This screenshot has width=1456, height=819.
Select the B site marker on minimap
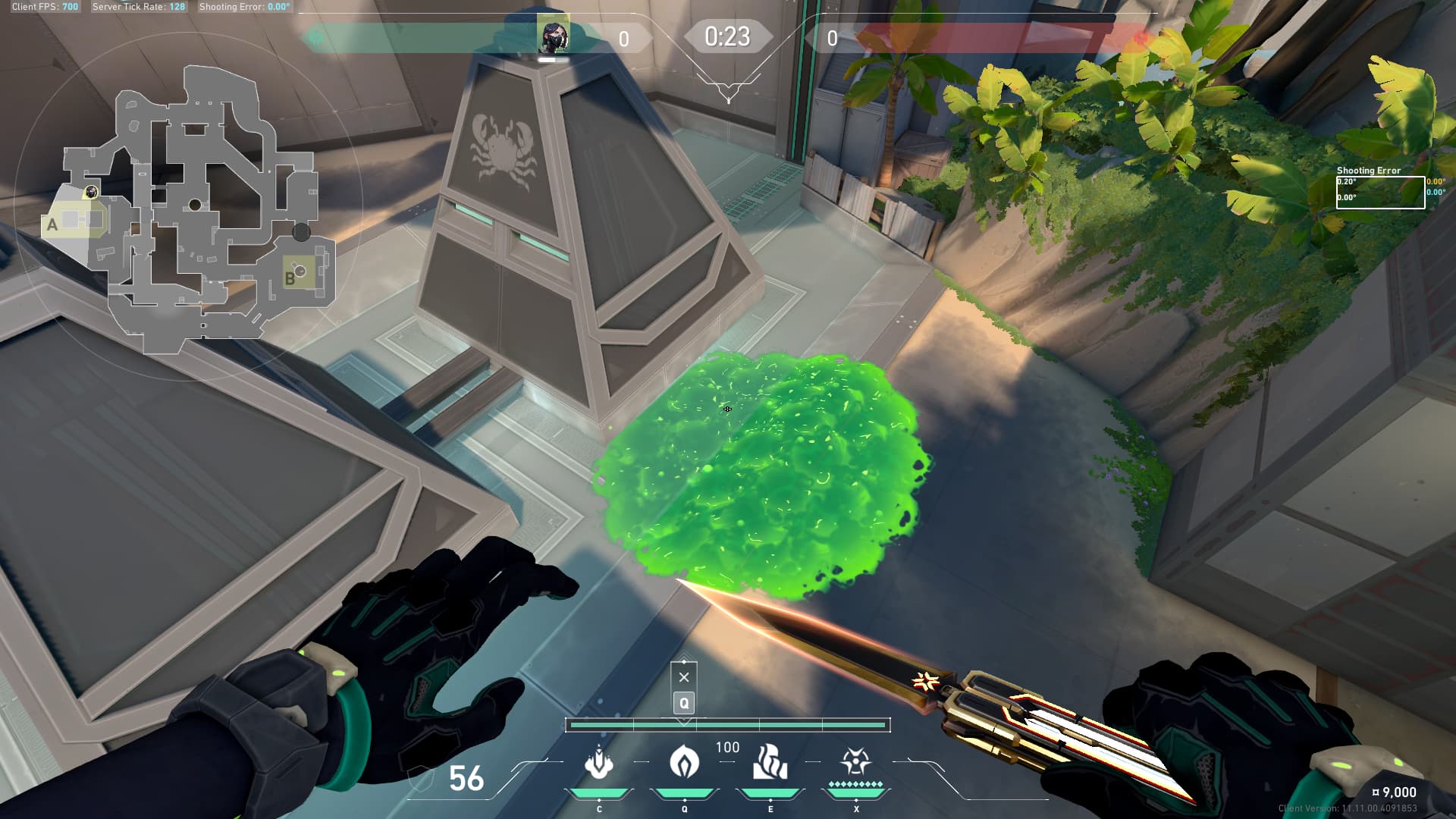pyautogui.click(x=290, y=278)
